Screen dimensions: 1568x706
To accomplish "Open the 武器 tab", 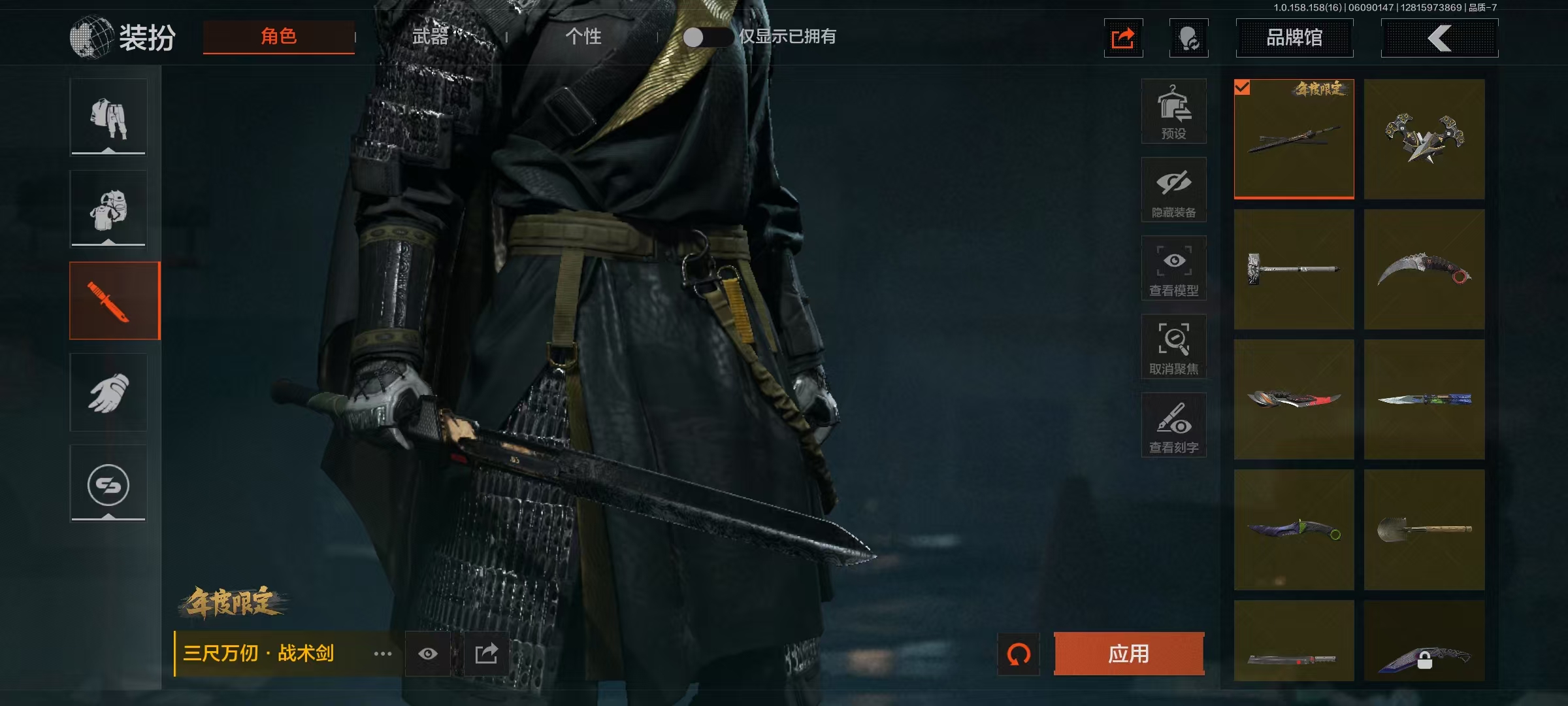I will point(431,37).
